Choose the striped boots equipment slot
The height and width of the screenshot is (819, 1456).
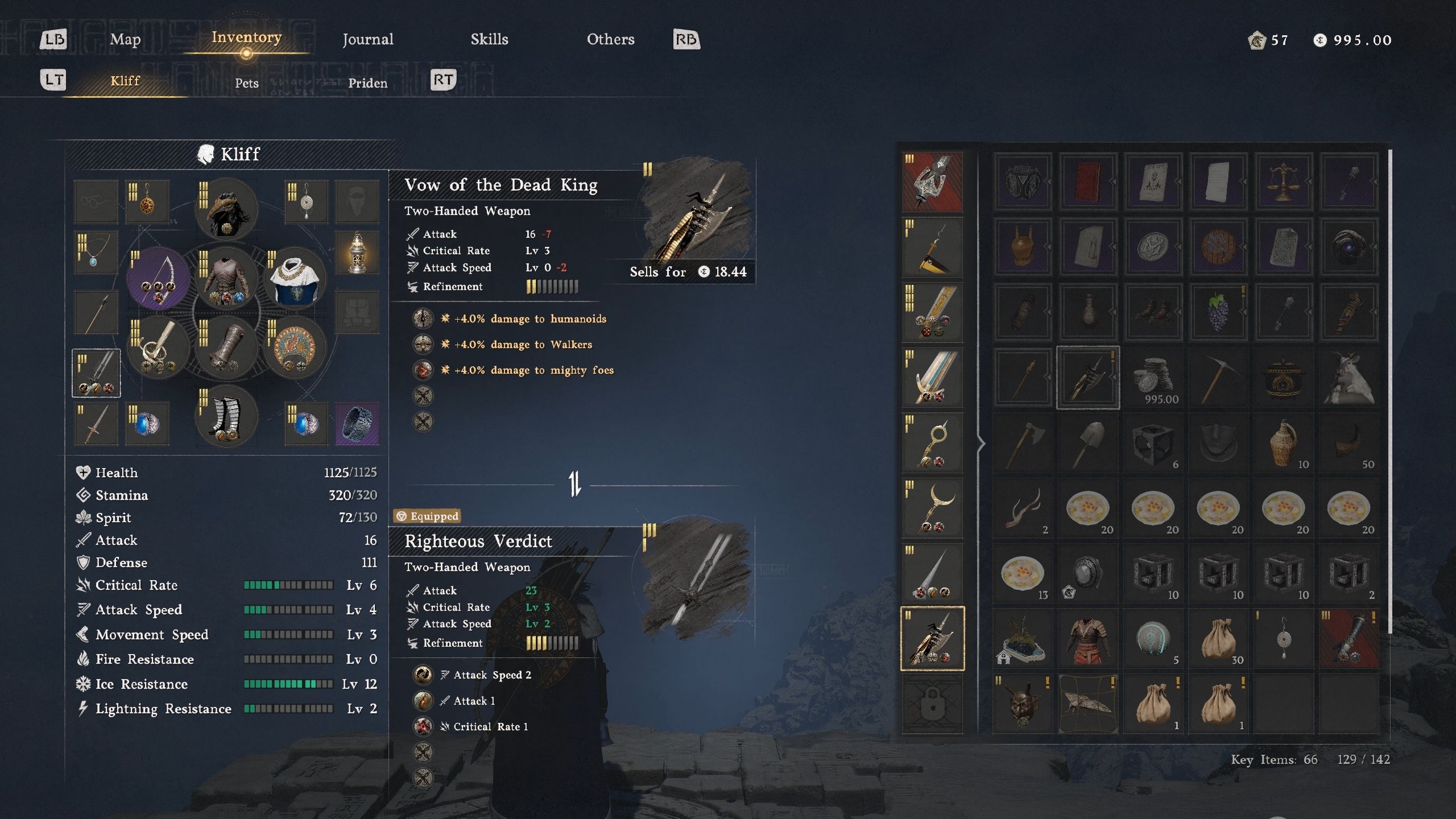coord(226,417)
